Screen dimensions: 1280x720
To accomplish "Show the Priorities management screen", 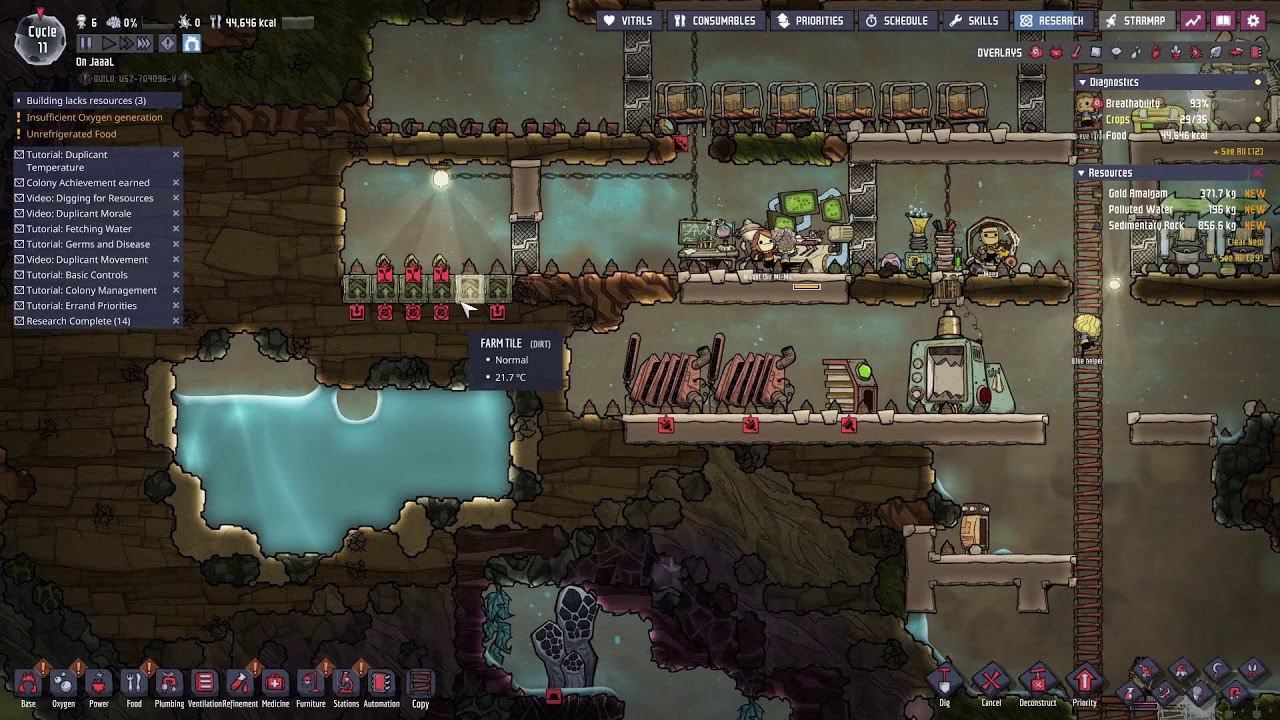I will 810,21.
